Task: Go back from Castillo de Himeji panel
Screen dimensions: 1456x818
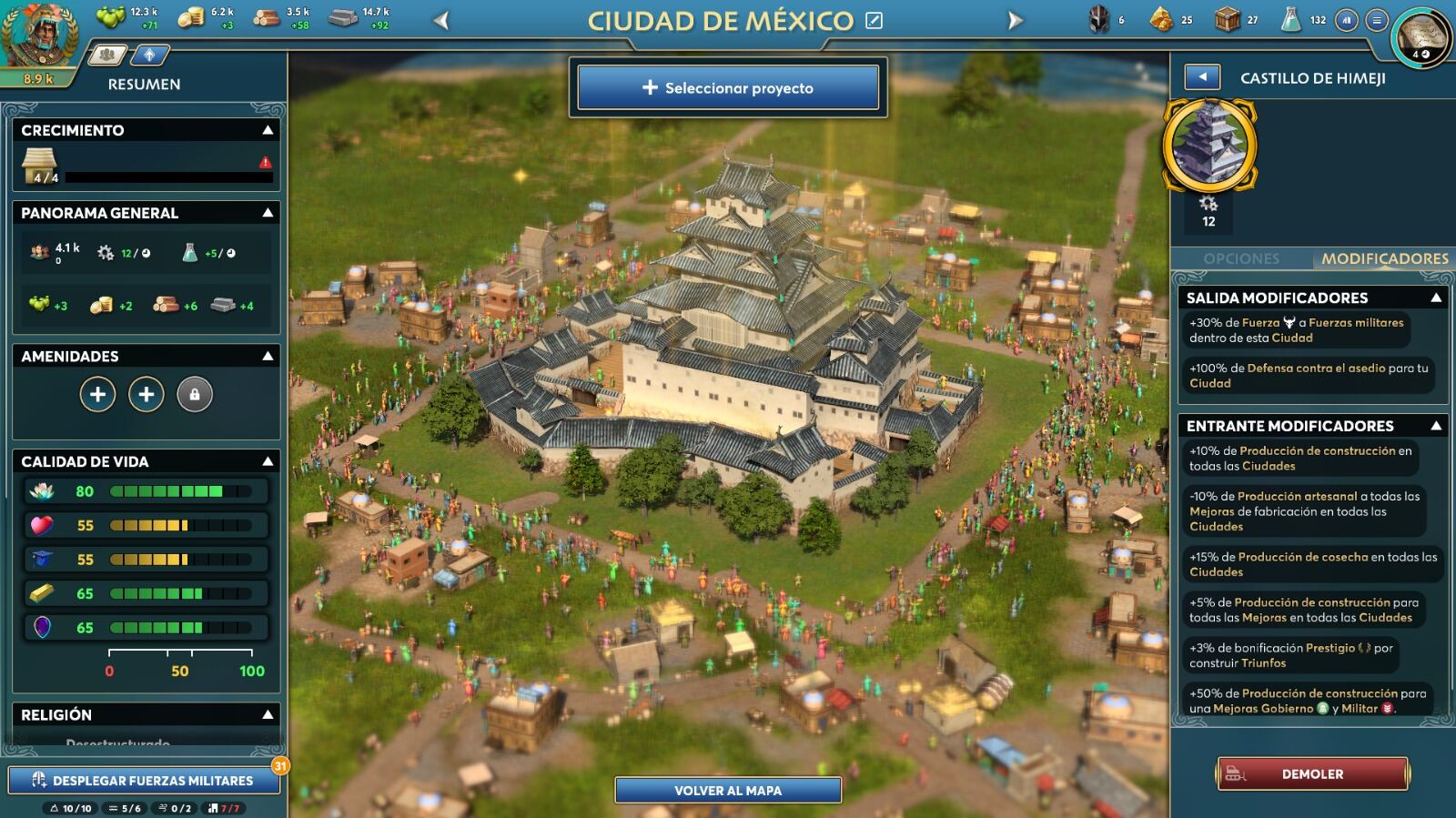Action: pyautogui.click(x=1202, y=77)
